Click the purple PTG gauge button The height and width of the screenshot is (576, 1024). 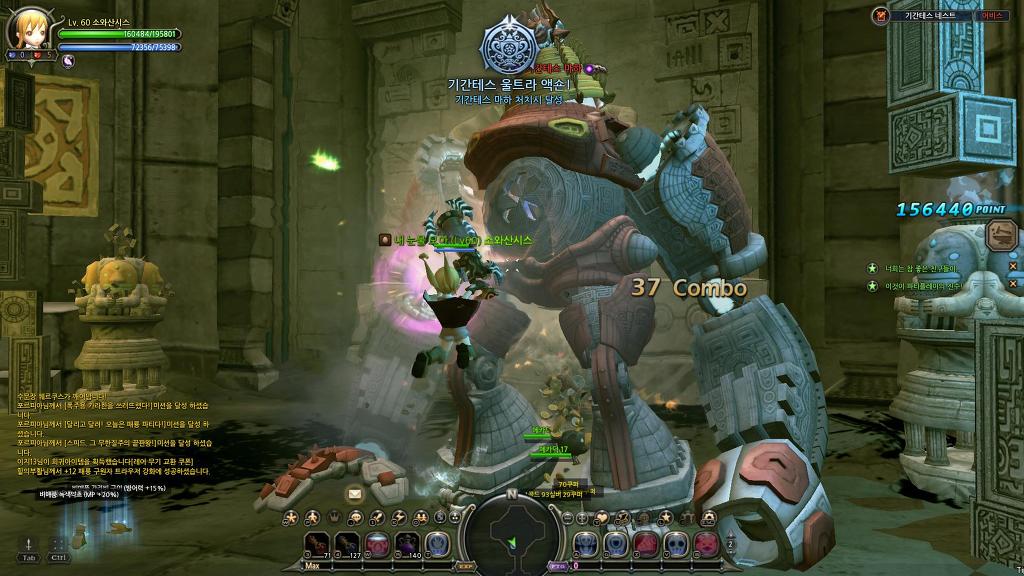(558, 565)
